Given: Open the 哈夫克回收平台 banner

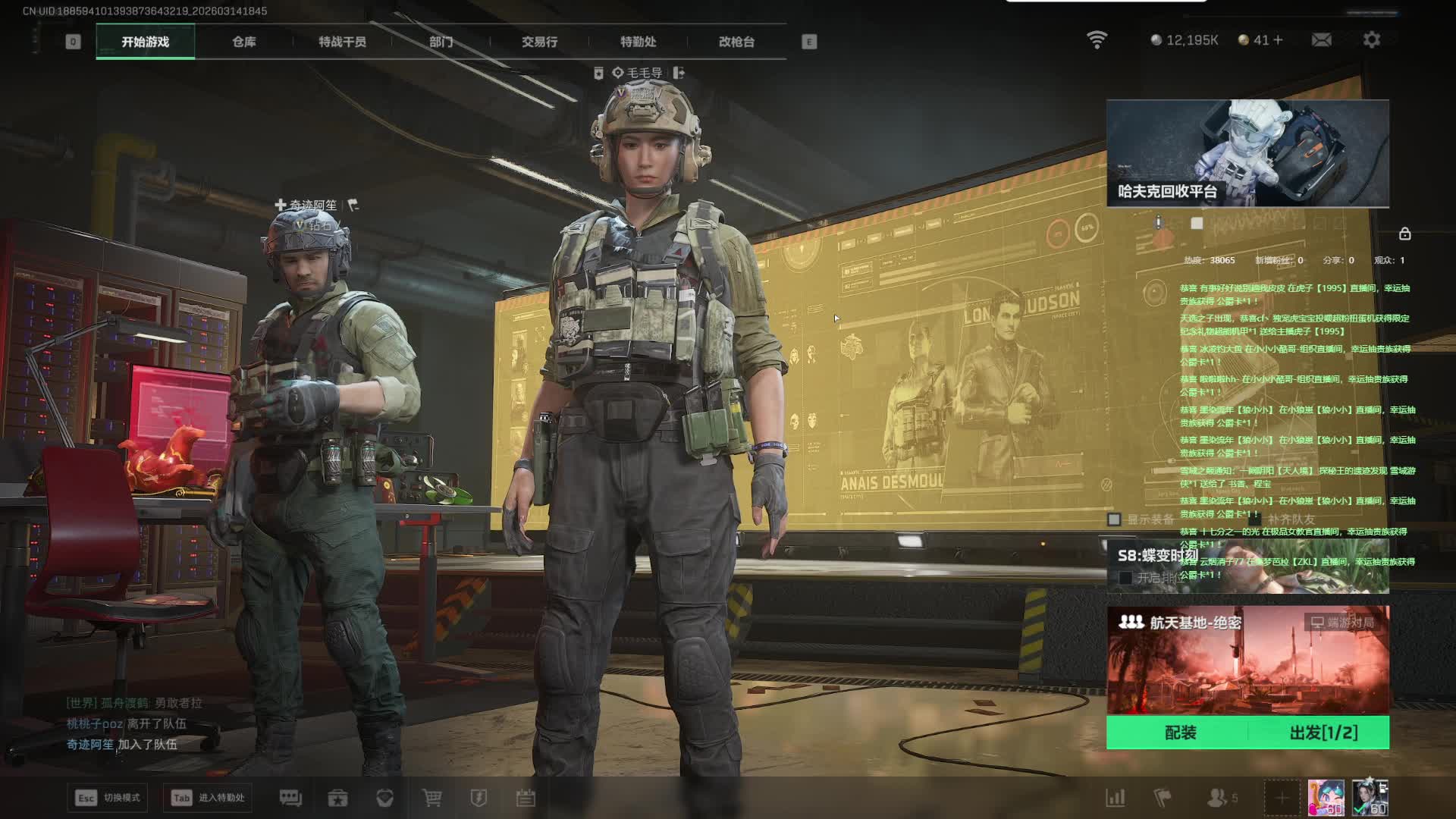Looking at the screenshot, I should (1247, 153).
